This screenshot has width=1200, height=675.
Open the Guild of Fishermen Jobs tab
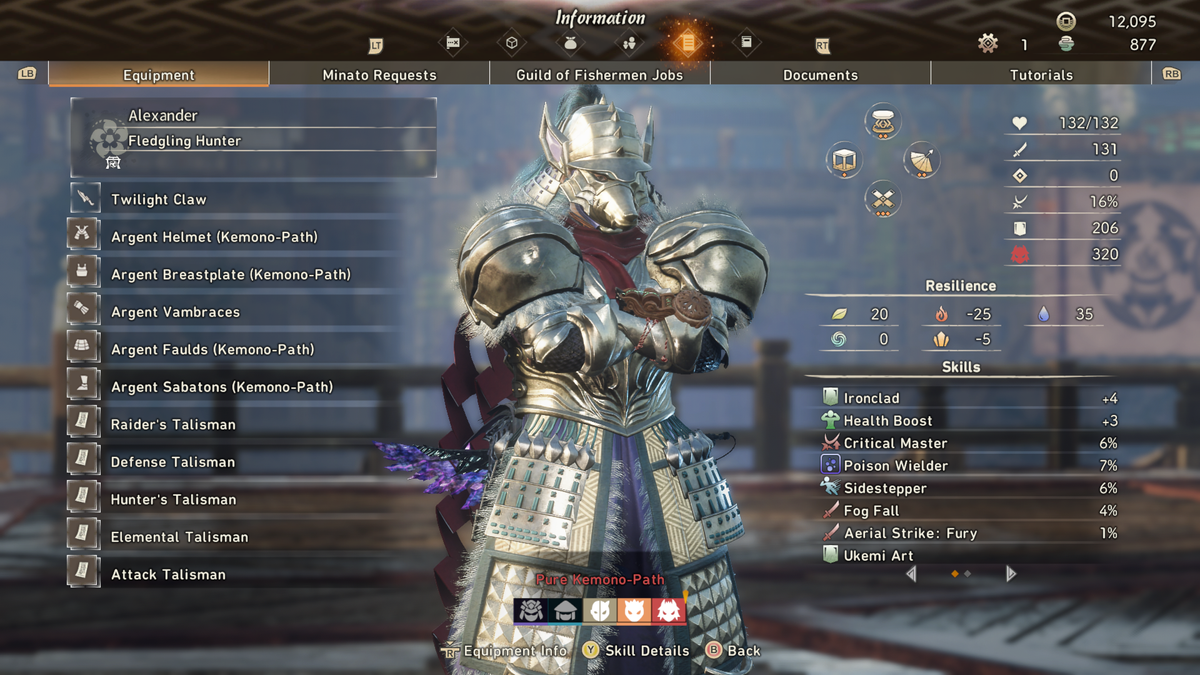pyautogui.click(x=599, y=75)
